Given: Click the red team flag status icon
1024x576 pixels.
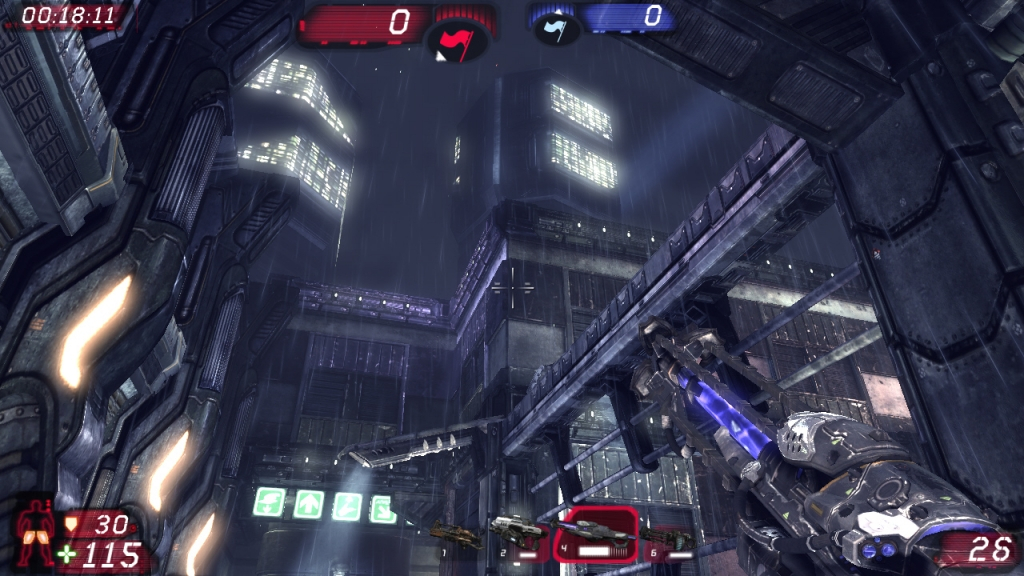Looking at the screenshot, I should (x=457, y=39).
